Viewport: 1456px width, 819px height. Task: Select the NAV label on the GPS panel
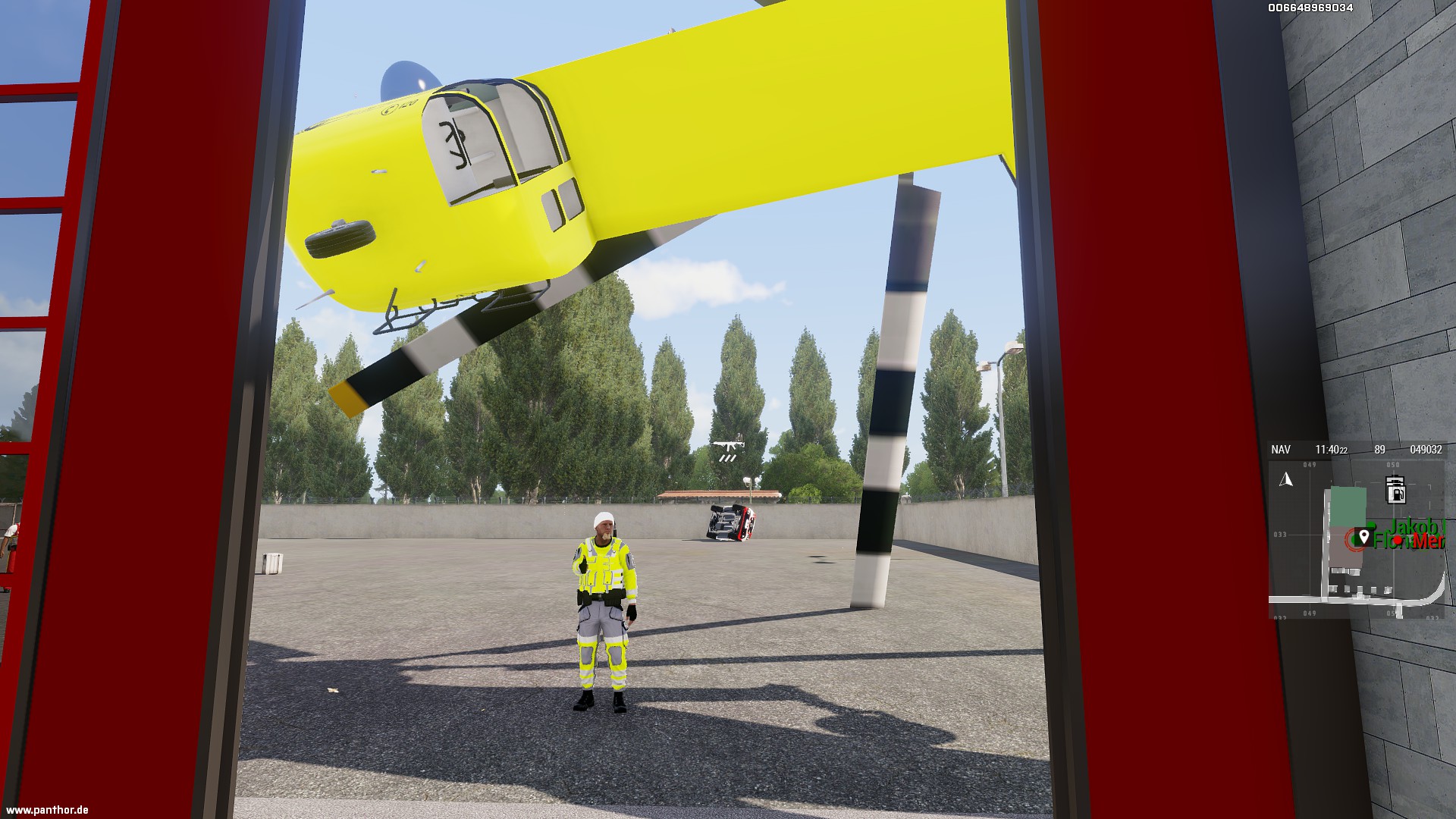click(1281, 450)
